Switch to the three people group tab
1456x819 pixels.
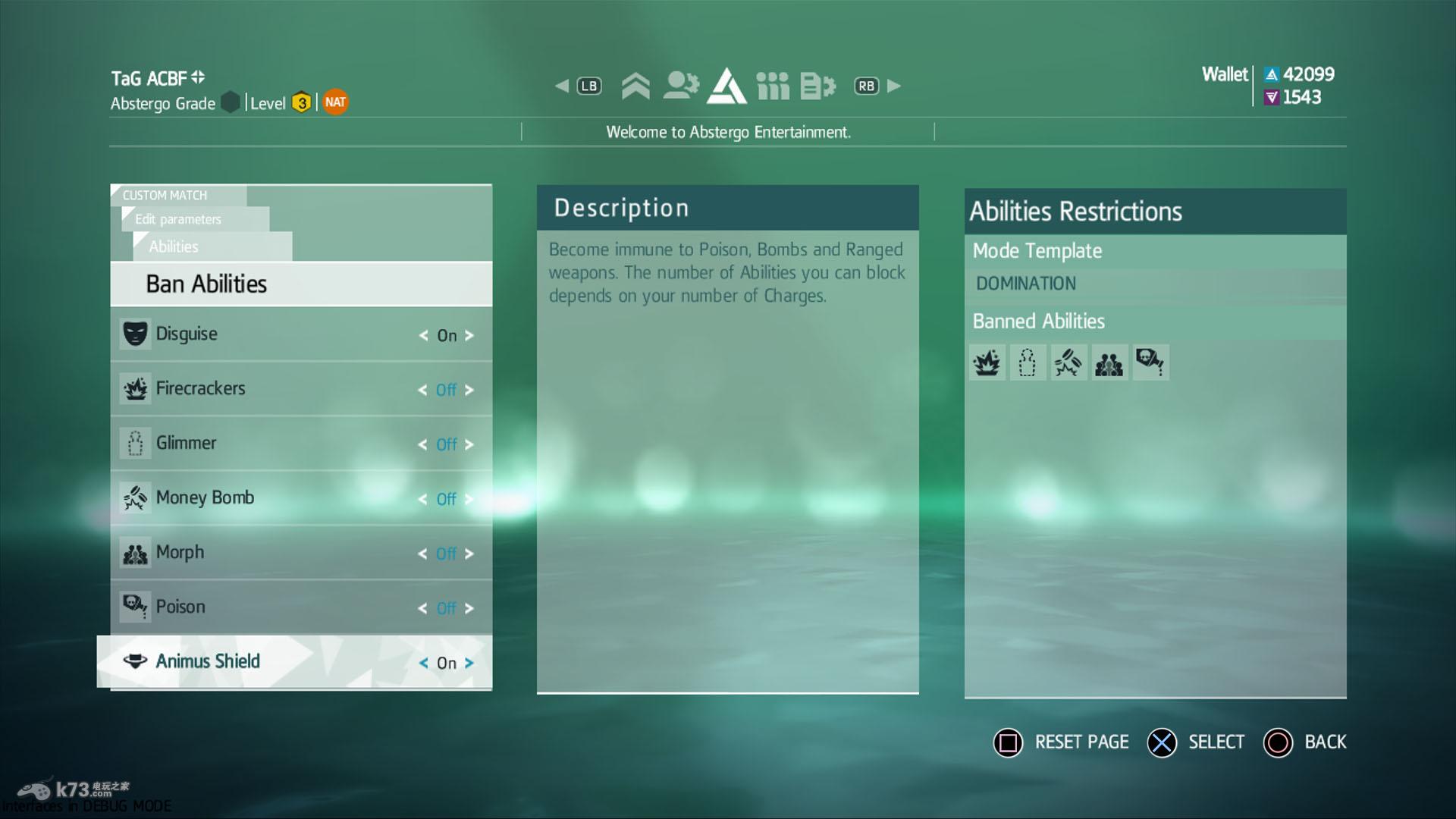[x=773, y=86]
